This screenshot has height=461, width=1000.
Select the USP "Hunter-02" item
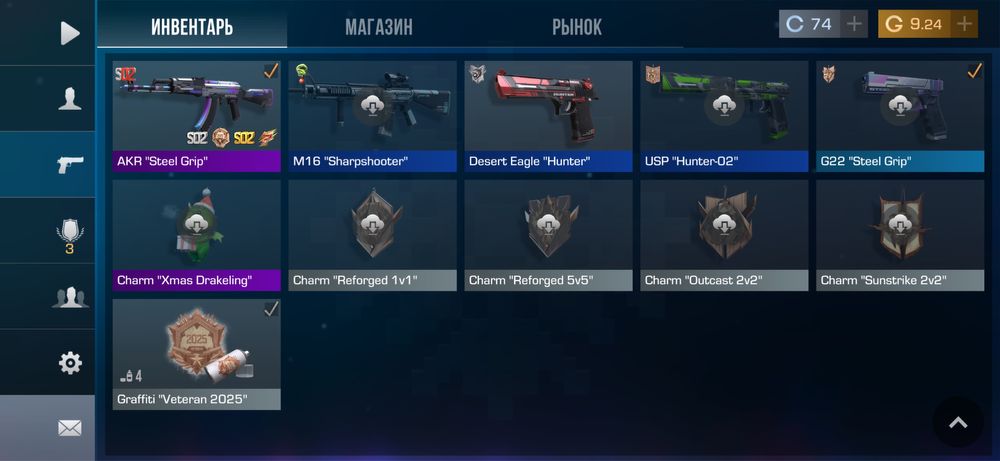click(724, 116)
